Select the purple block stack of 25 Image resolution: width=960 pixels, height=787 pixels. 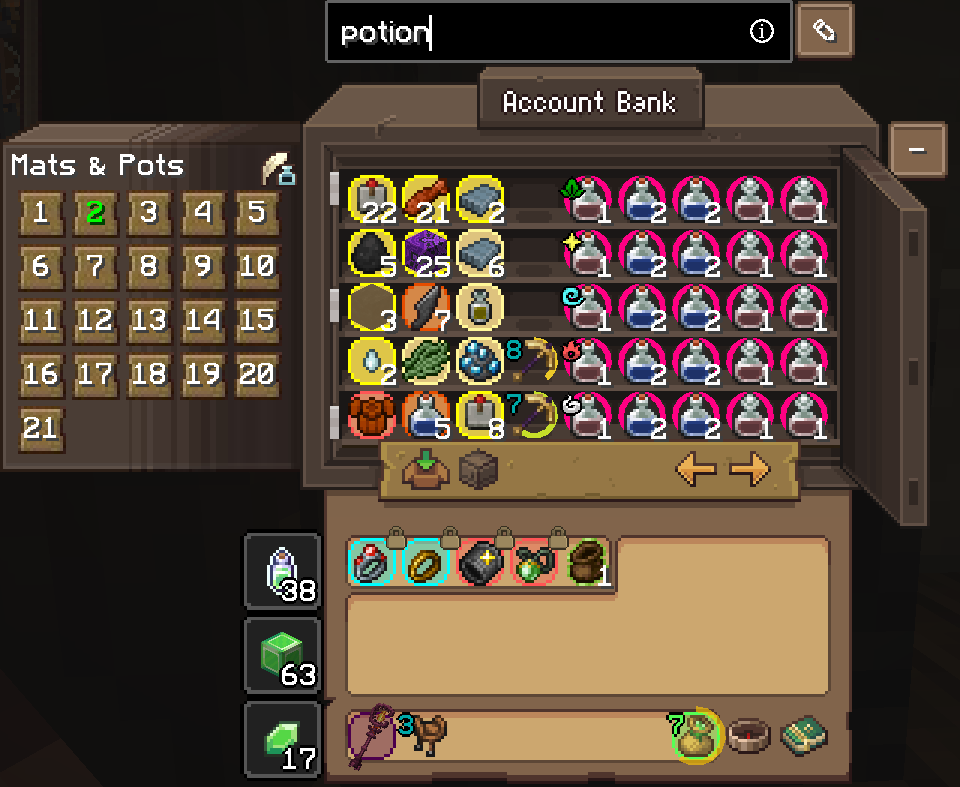click(x=425, y=252)
